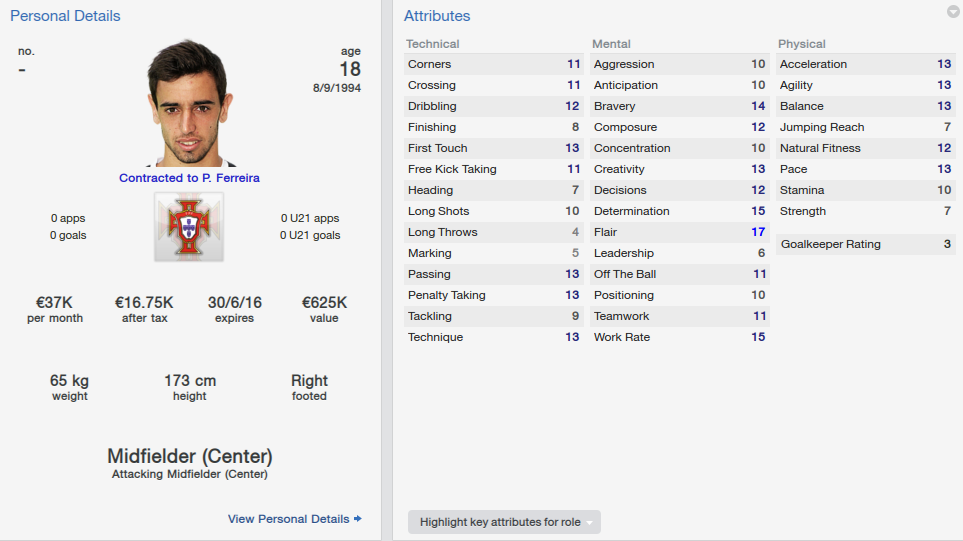Select the Portugal national team crest
This screenshot has height=541, width=963.
(189, 227)
